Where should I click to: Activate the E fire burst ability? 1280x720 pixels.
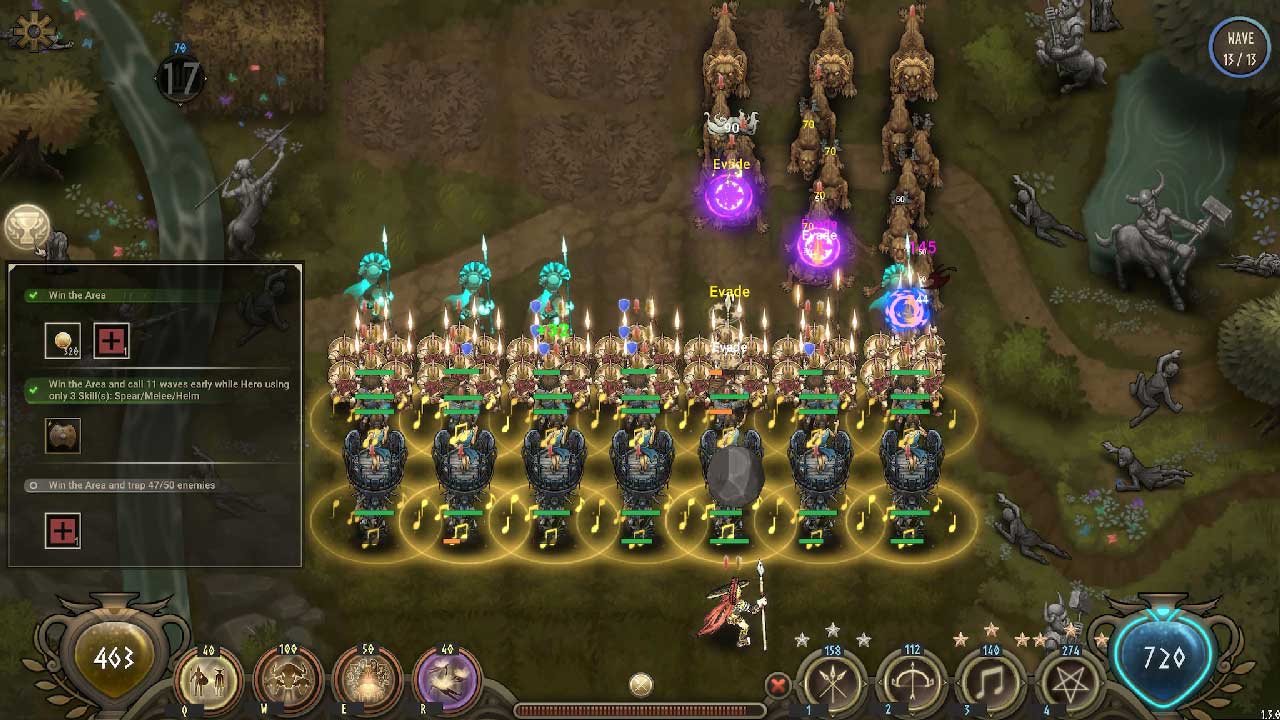pos(366,680)
